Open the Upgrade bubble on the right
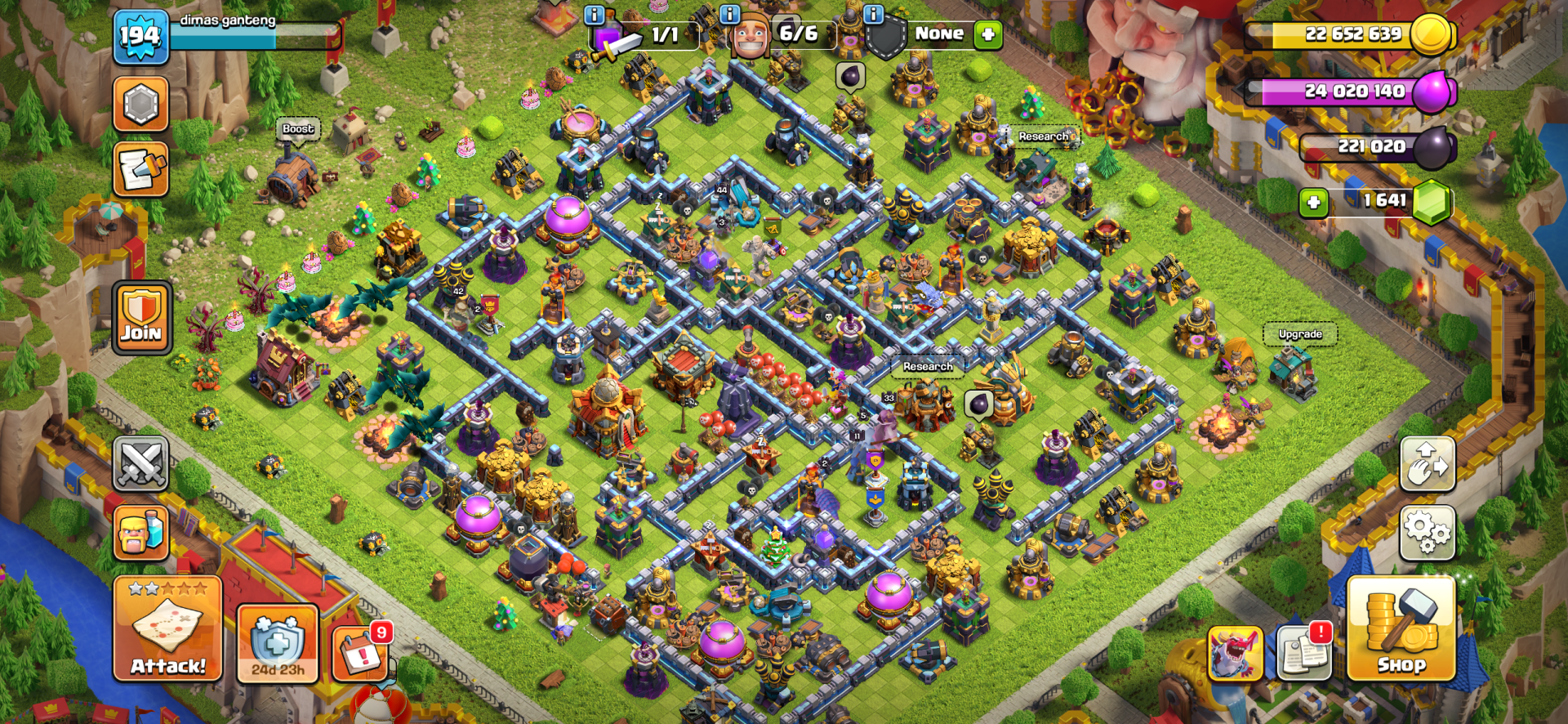This screenshot has height=724, width=1568. [x=1302, y=333]
